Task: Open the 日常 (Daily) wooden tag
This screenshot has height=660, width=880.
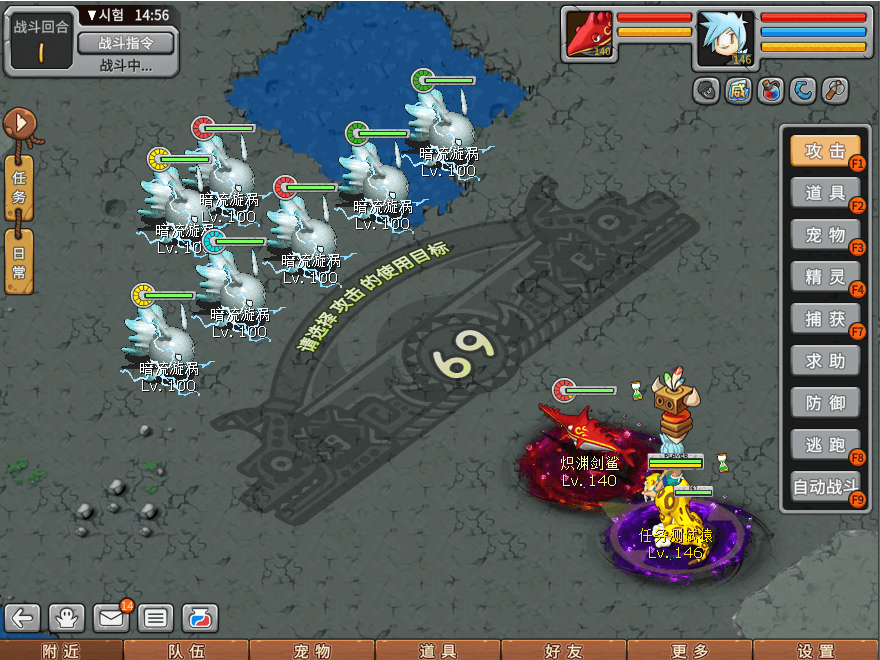Action: pos(19,260)
